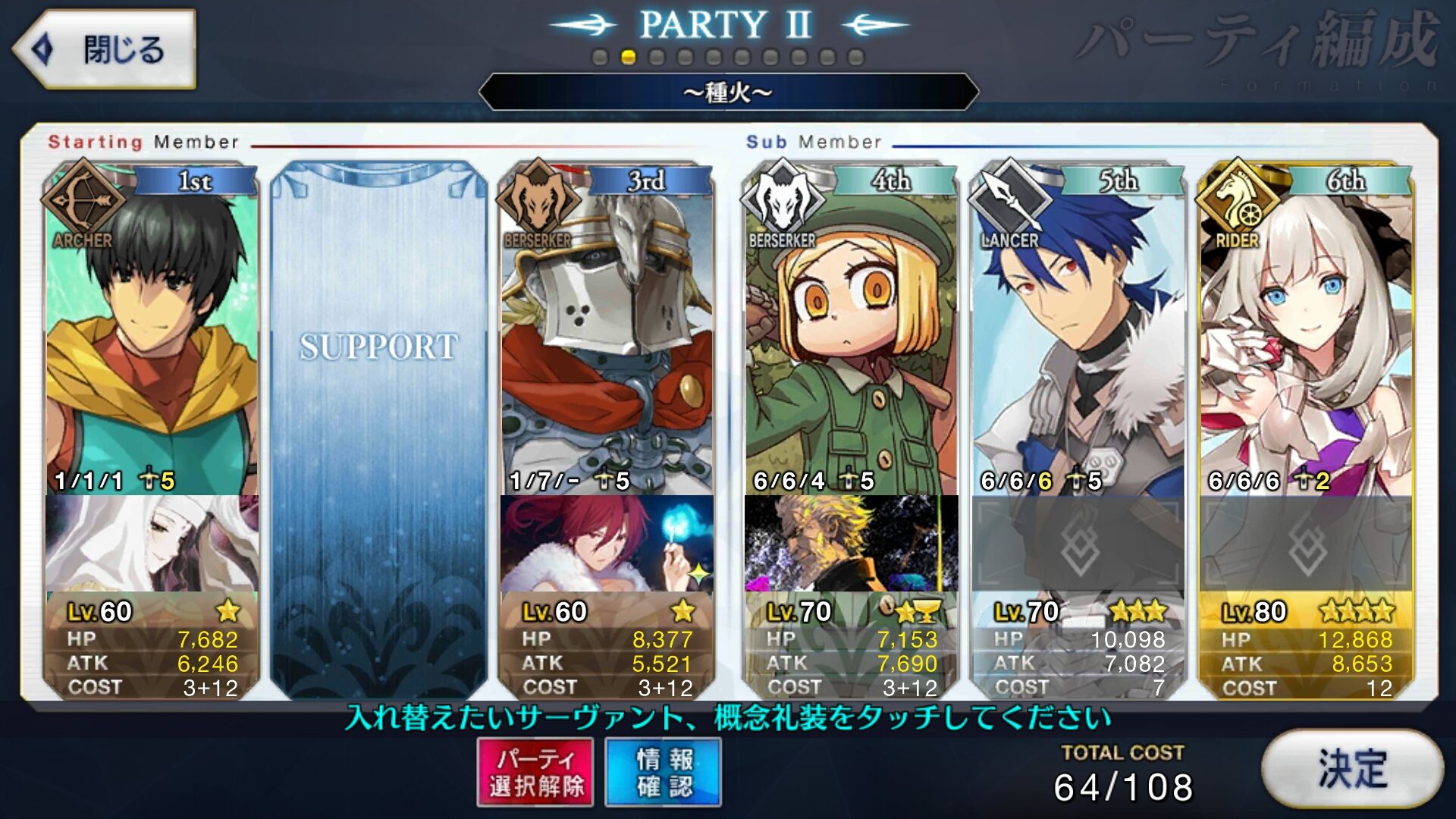Add a craft essence to the Rider's empty slot

(x=1306, y=543)
